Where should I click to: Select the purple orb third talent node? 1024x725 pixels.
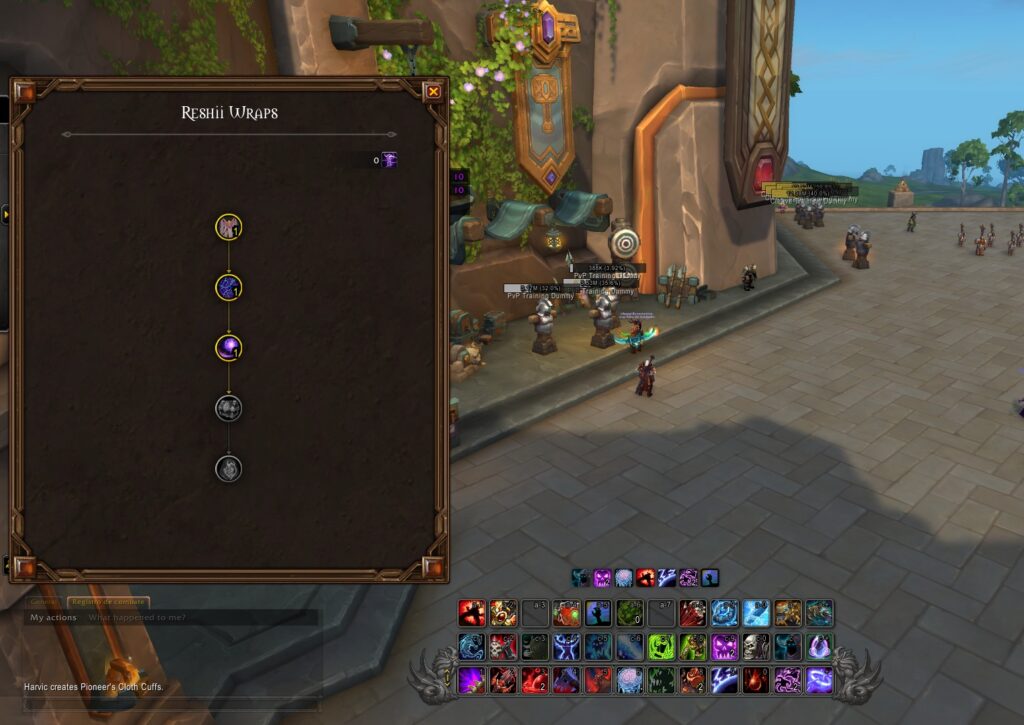tap(229, 348)
